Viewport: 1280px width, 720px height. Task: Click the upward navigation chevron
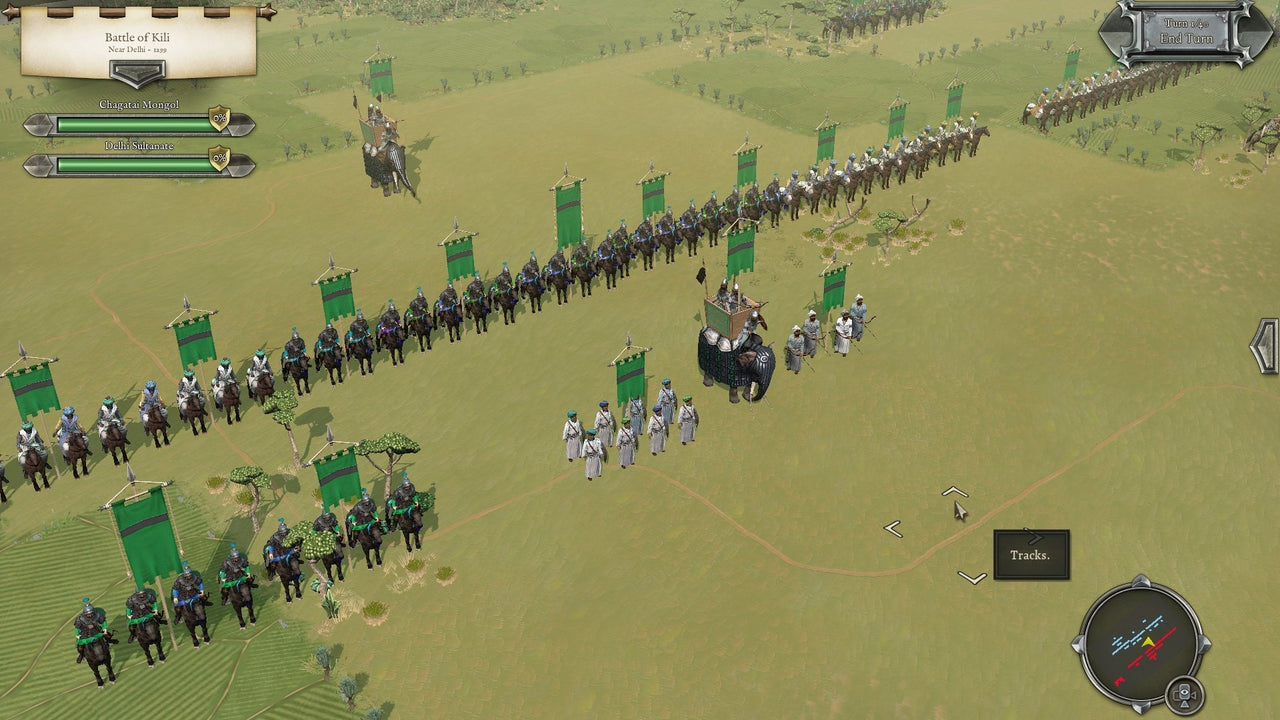[x=955, y=490]
